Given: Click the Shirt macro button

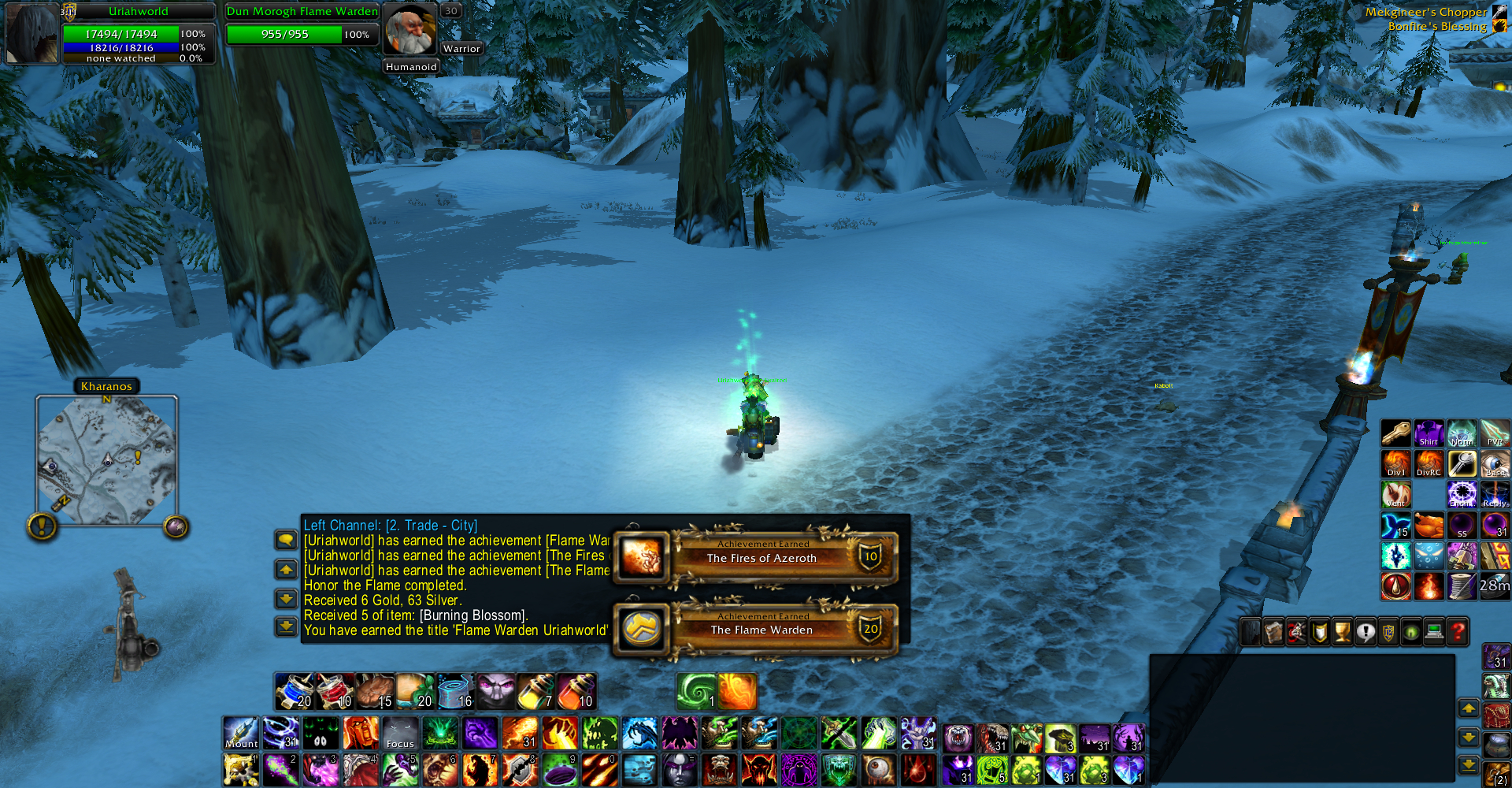Looking at the screenshot, I should (1429, 433).
